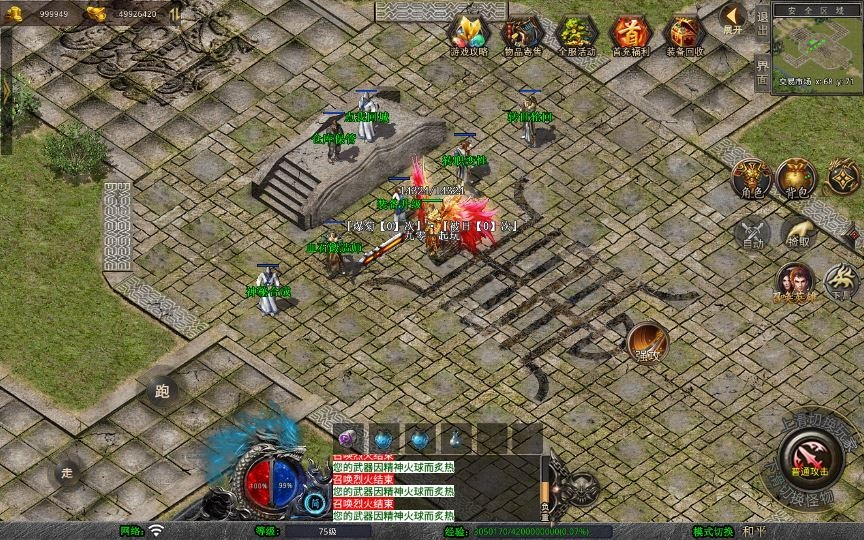
Task: Click the 展开 expand arrow button
Action: click(x=733, y=18)
